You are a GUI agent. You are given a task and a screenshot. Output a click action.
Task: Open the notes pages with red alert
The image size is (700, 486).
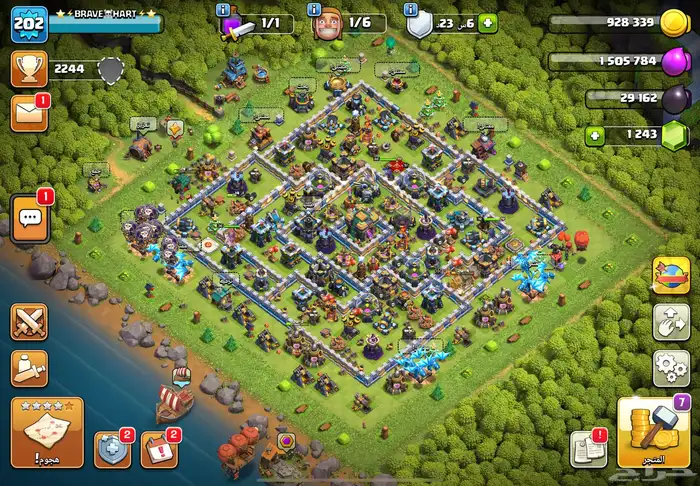tap(588, 450)
